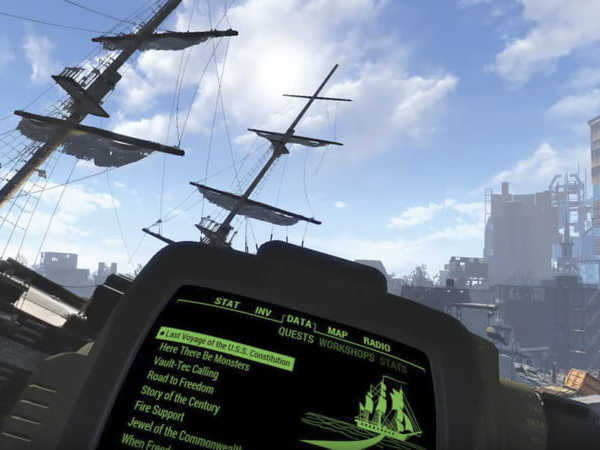600x450 pixels.
Task: Open the WORKSHOPS sub-tab
Action: (x=346, y=348)
